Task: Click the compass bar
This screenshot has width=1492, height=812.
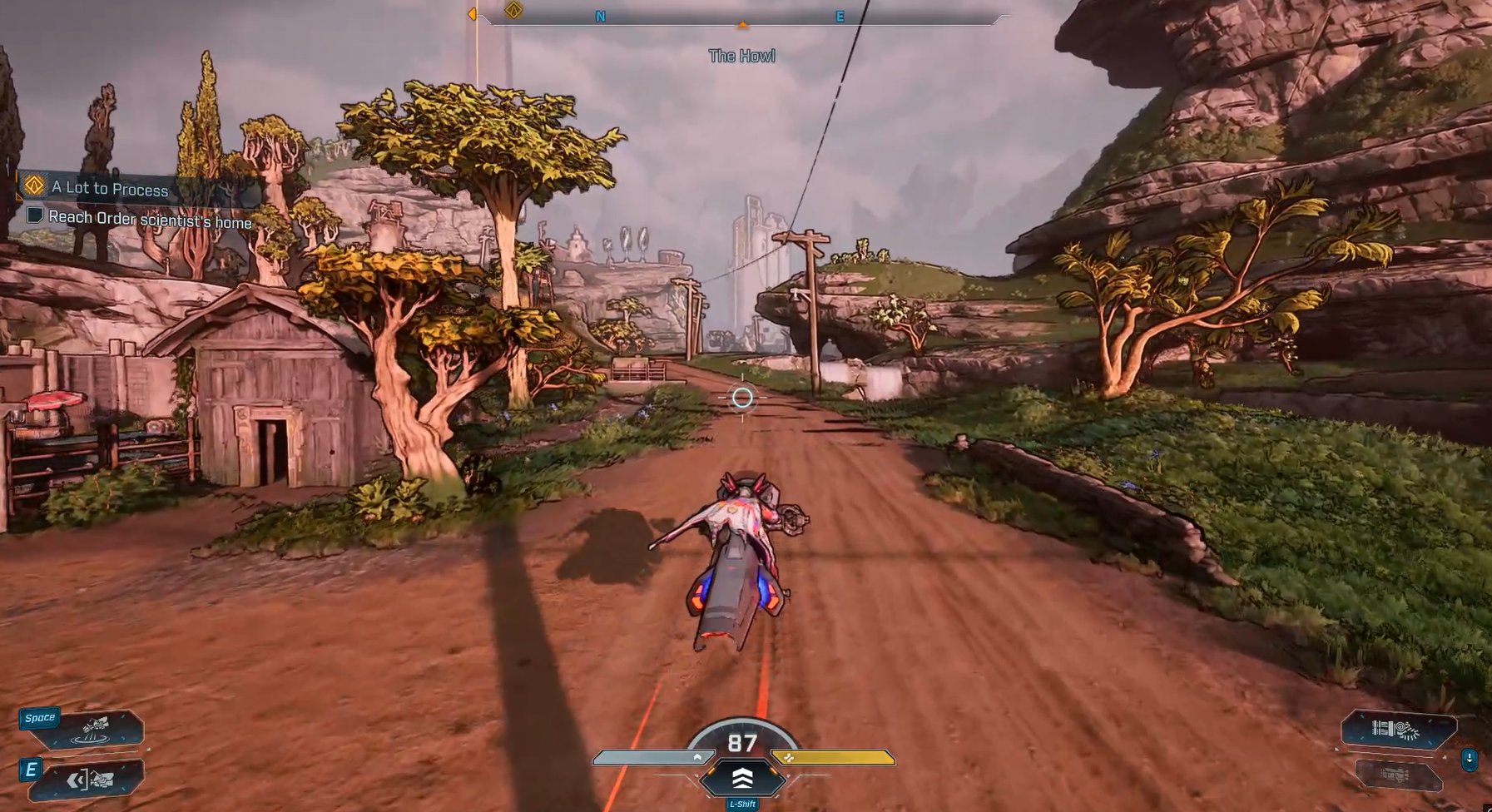Action: (742, 17)
